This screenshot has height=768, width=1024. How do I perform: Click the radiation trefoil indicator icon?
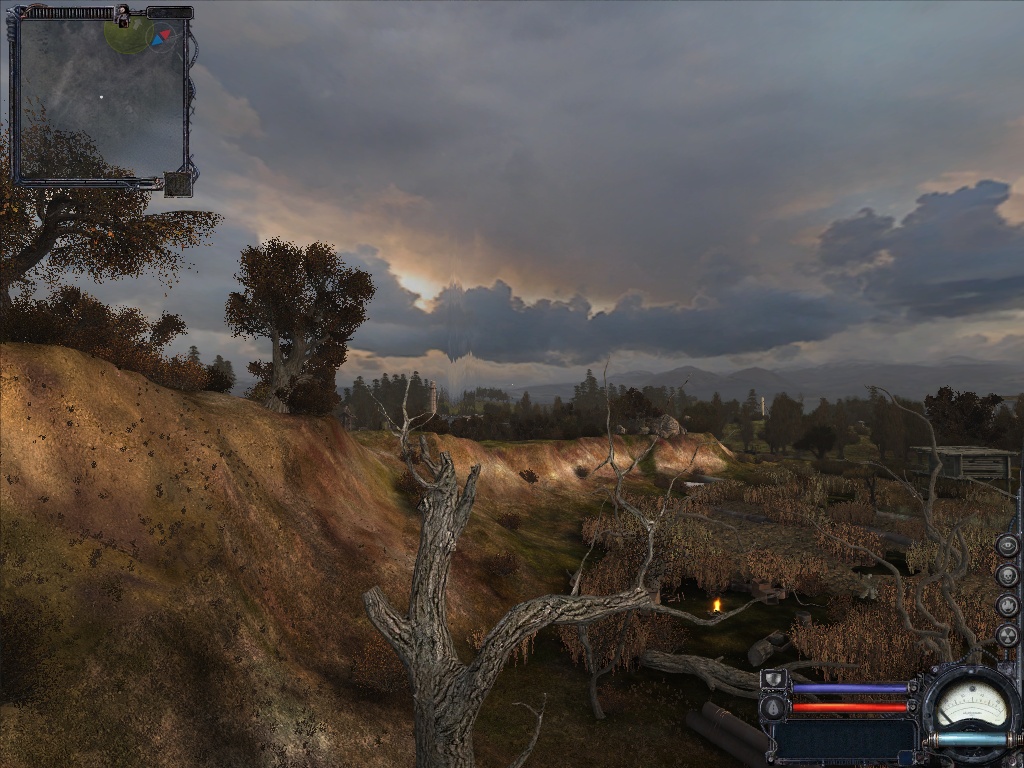coord(1007,636)
